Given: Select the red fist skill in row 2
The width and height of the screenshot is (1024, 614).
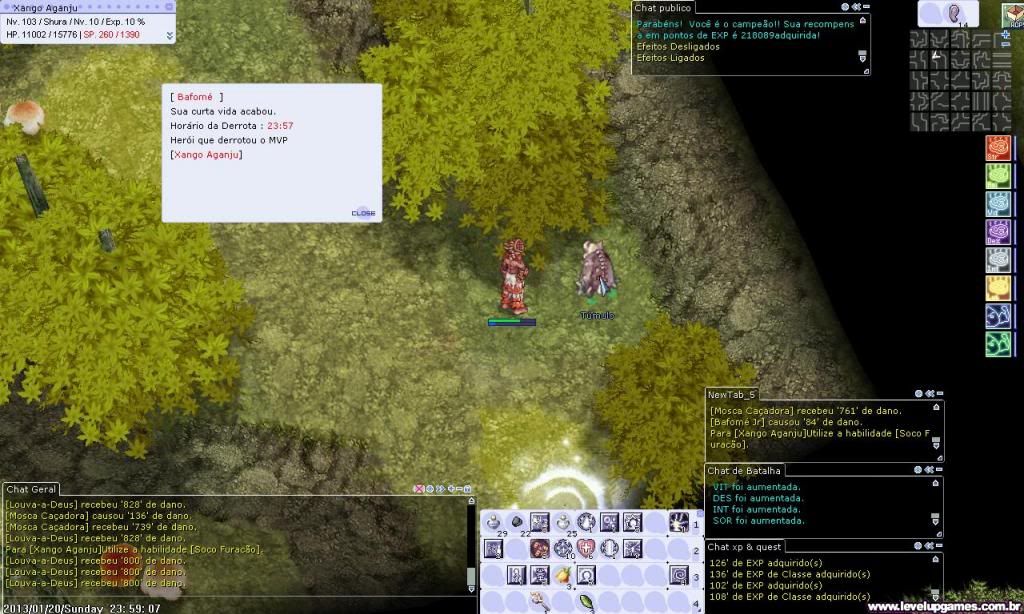Looking at the screenshot, I should click(540, 548).
